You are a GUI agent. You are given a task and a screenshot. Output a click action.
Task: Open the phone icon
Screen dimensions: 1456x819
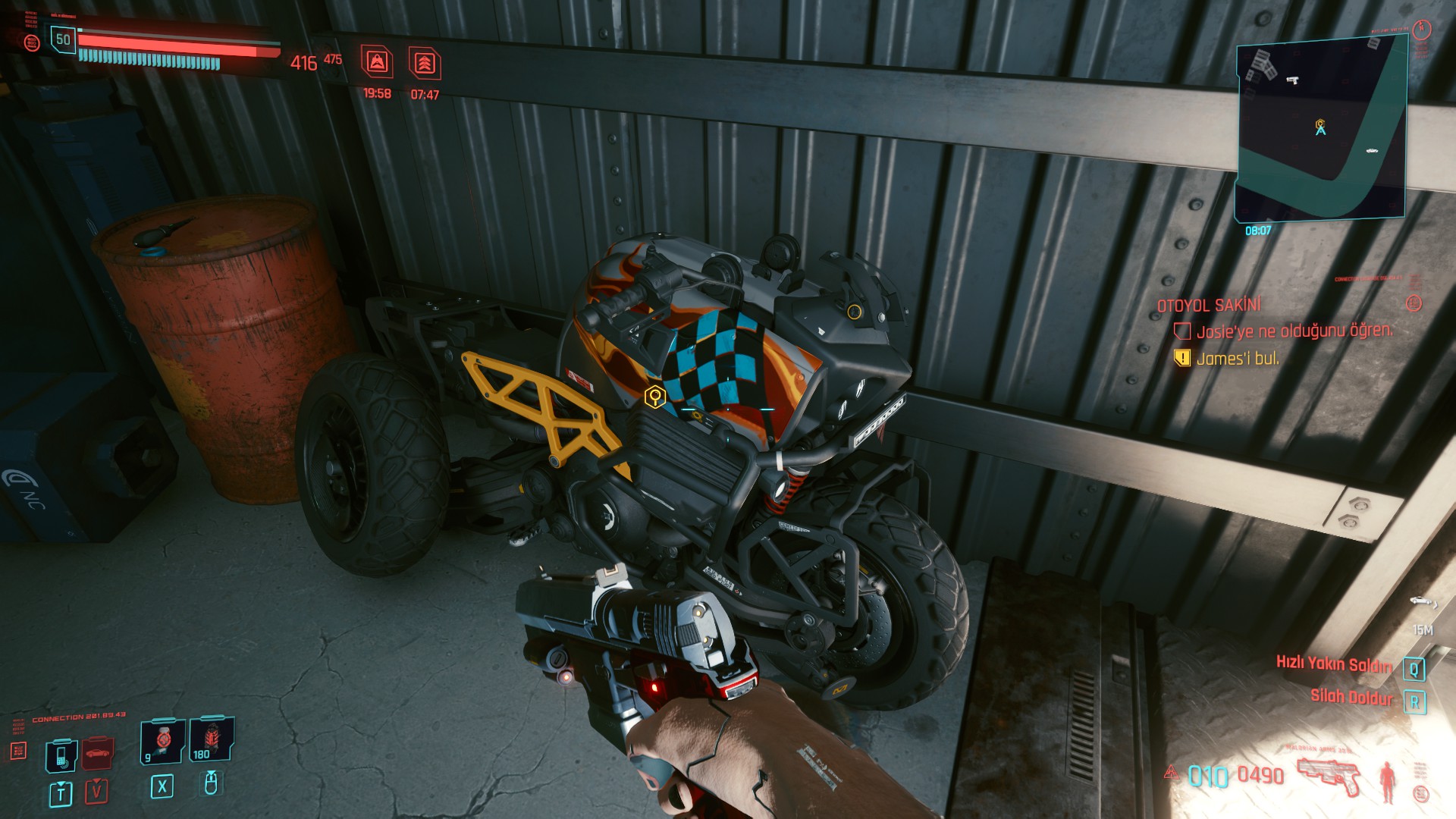[x=61, y=755]
